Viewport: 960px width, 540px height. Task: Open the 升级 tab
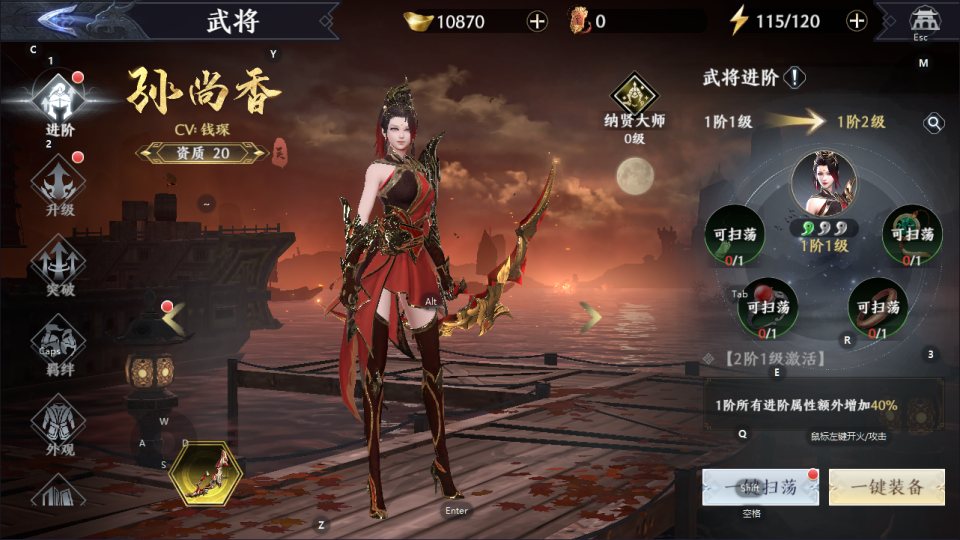point(59,185)
